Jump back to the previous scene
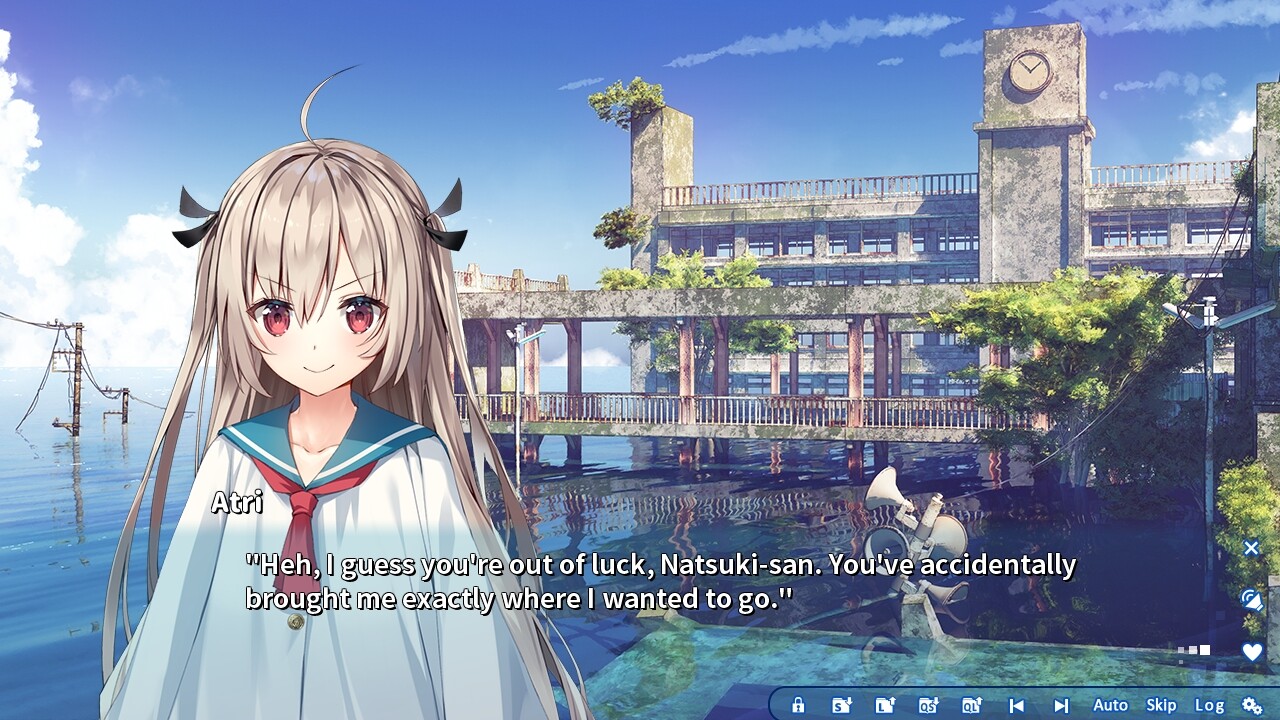 1017,705
